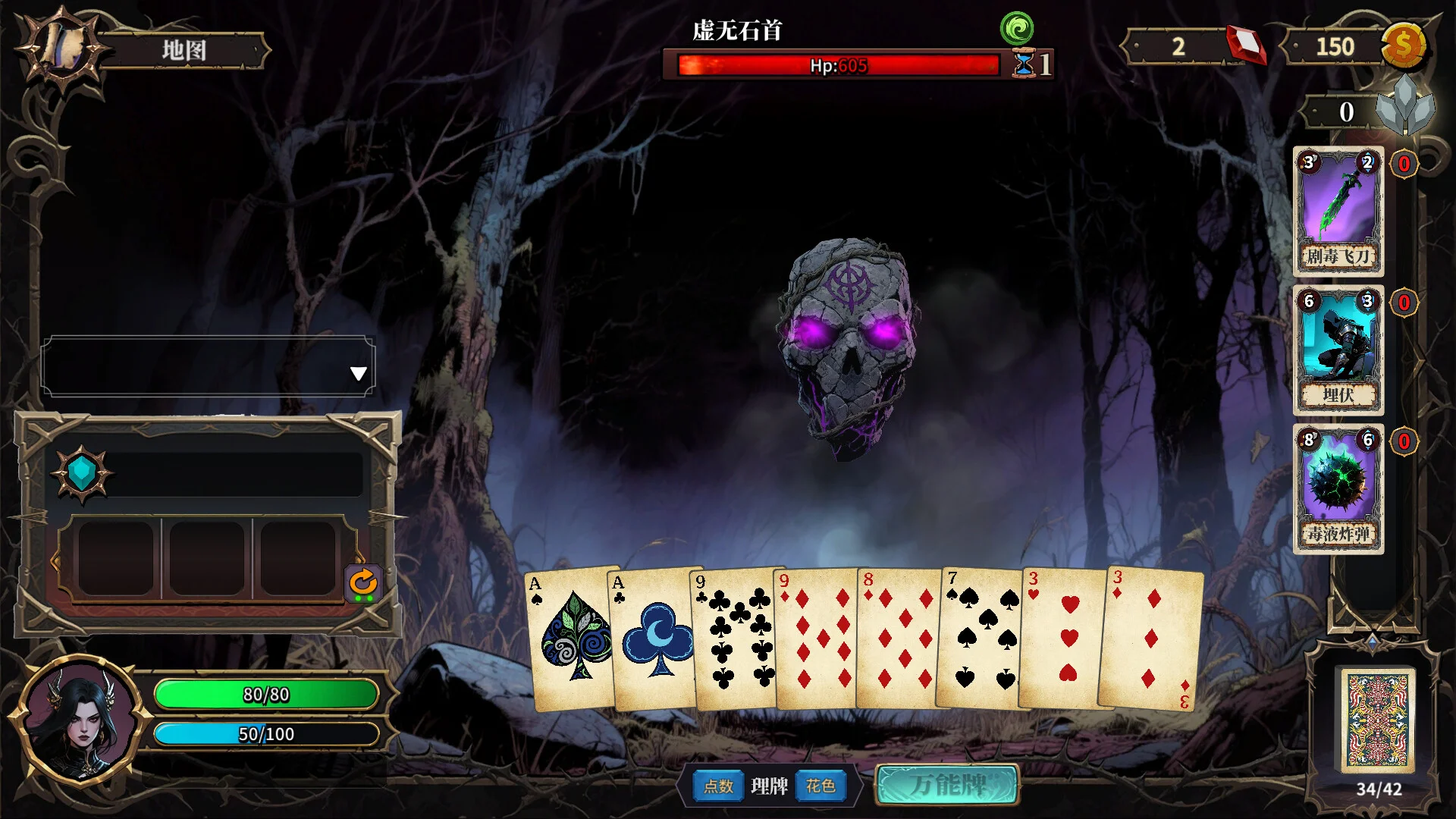Use the 埋伏 ambush skill card
Screen dimensions: 1456x819
pyautogui.click(x=1338, y=350)
